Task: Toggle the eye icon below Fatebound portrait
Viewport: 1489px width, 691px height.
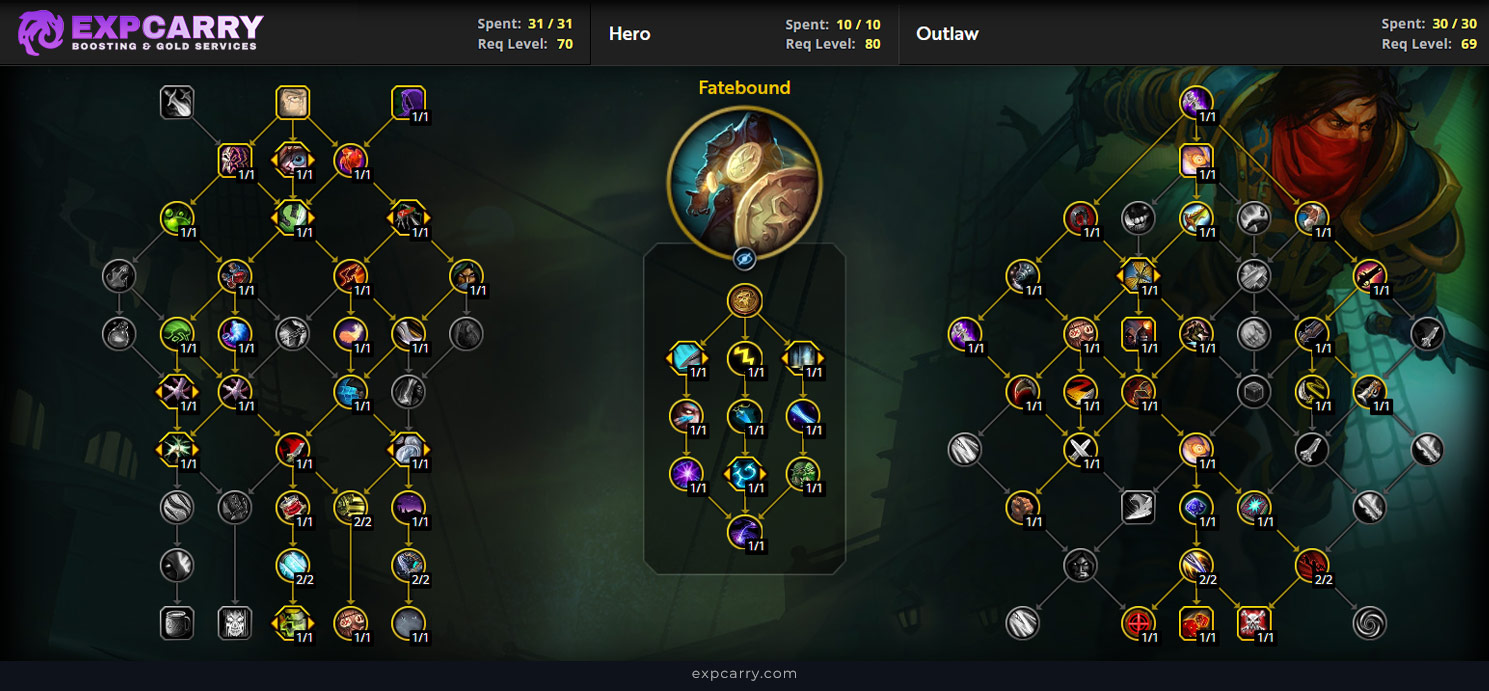Action: 744,259
